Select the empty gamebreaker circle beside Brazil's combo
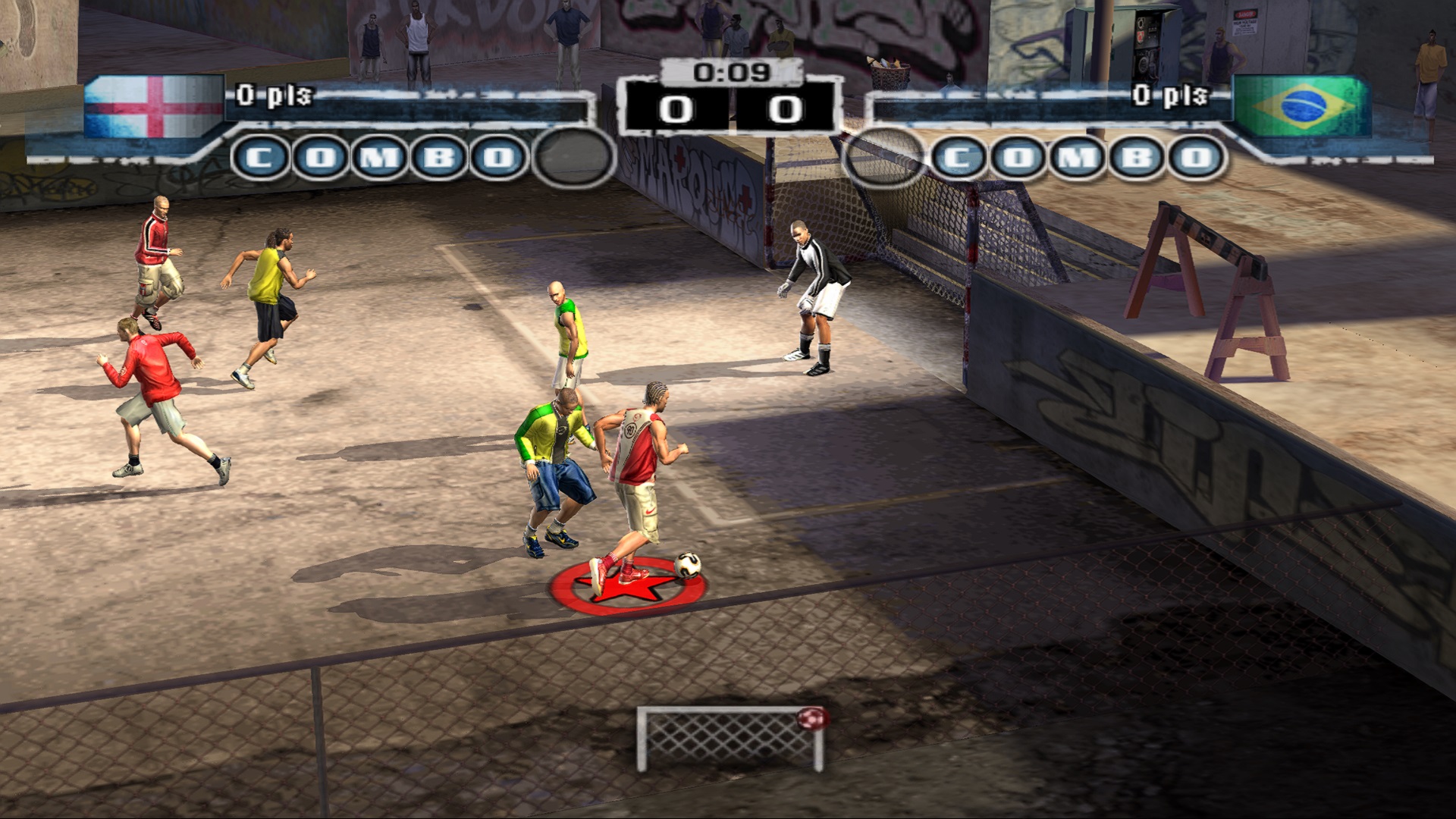Image resolution: width=1456 pixels, height=819 pixels. 883,158
